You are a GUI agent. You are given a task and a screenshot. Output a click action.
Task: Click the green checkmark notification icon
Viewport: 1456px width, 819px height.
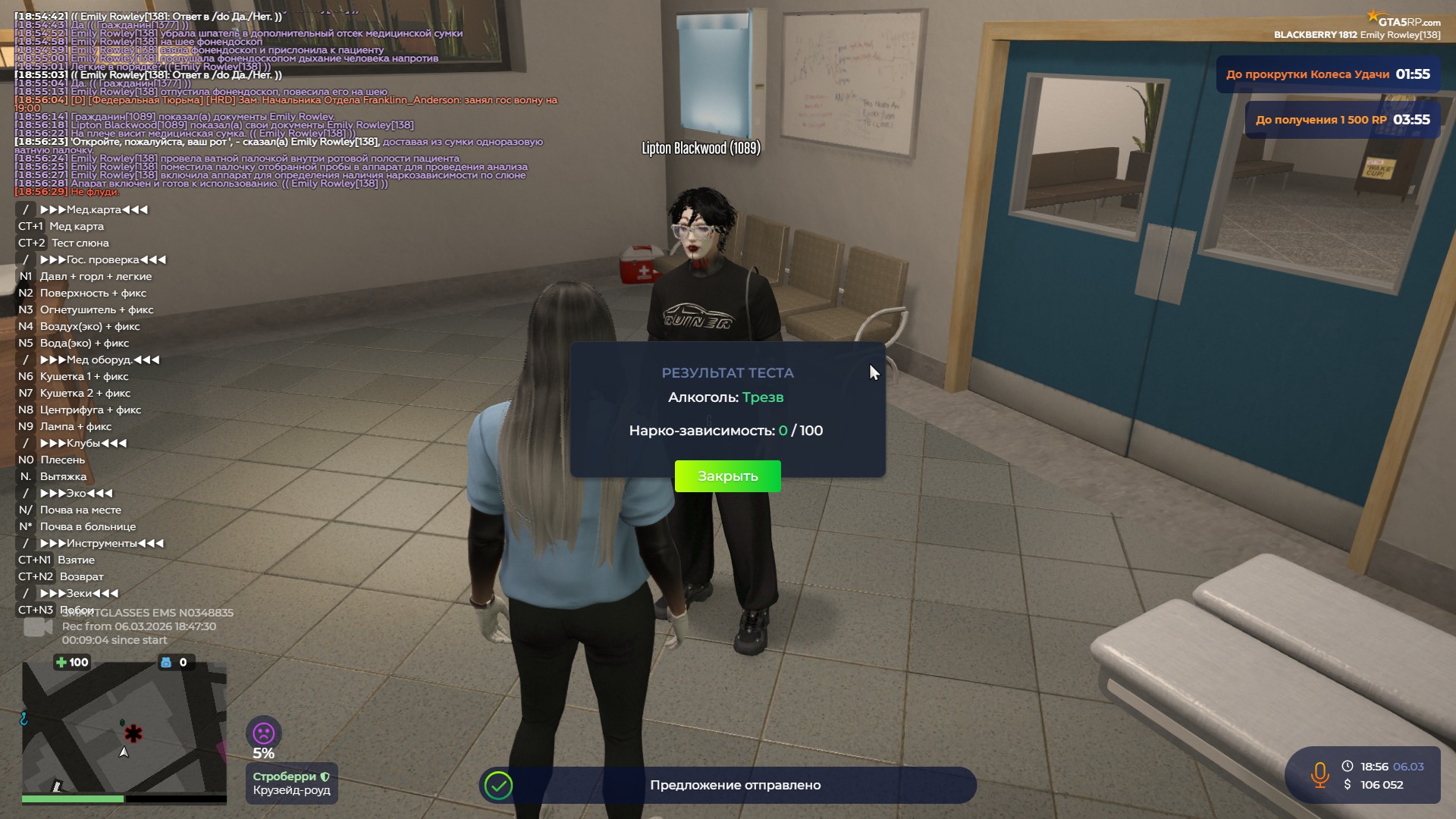click(x=499, y=786)
